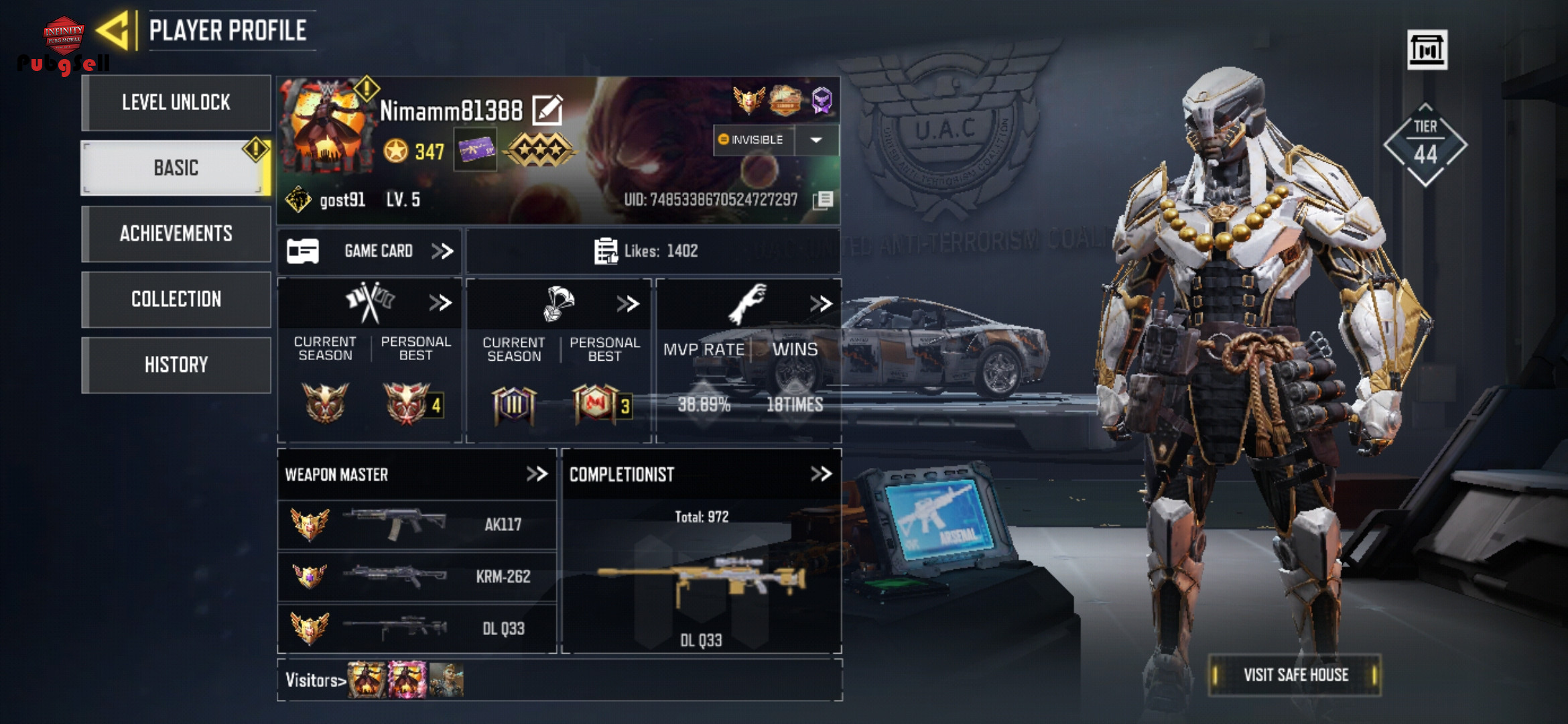Viewport: 1568px width, 724px height.
Task: Open the Completionist details
Action: 821,474
